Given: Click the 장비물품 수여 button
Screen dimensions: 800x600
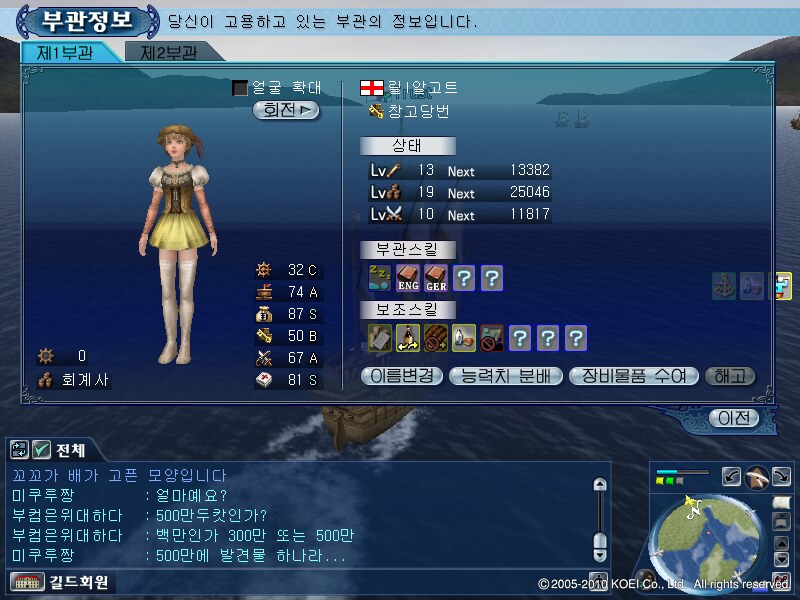Looking at the screenshot, I should (632, 377).
